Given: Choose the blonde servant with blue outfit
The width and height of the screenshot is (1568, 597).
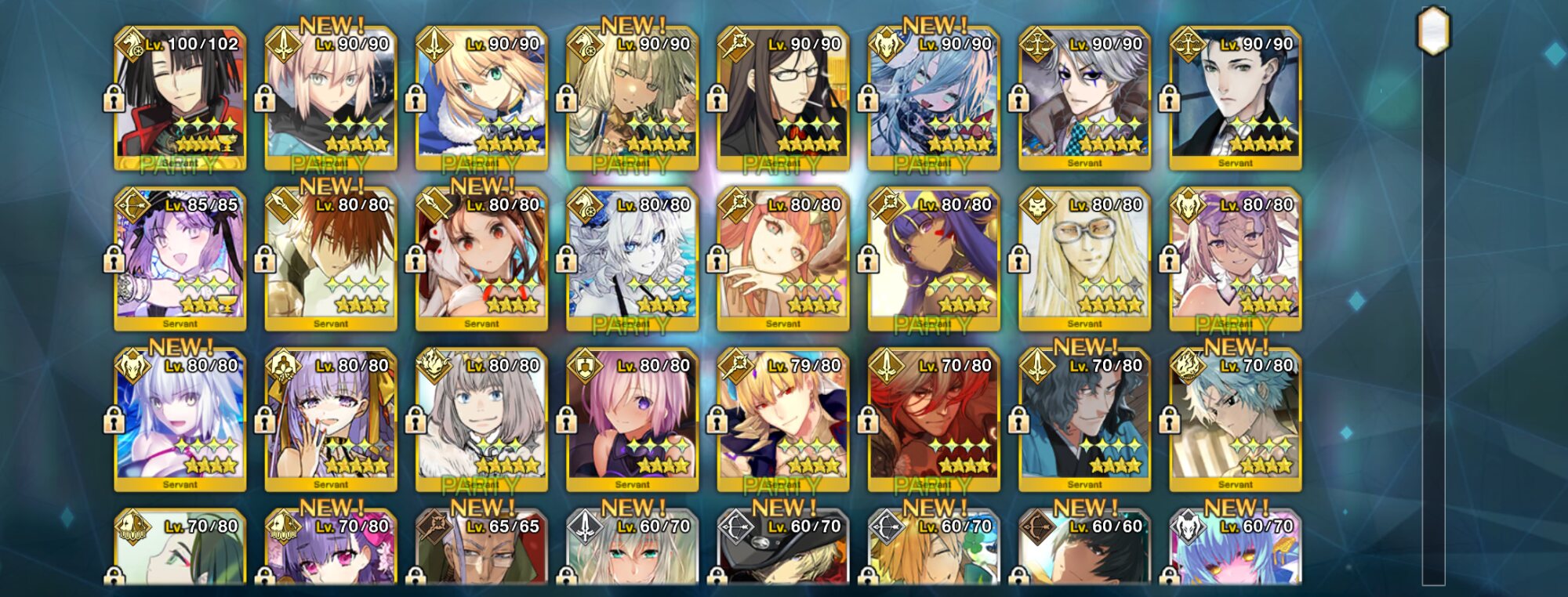Looking at the screenshot, I should (481, 98).
